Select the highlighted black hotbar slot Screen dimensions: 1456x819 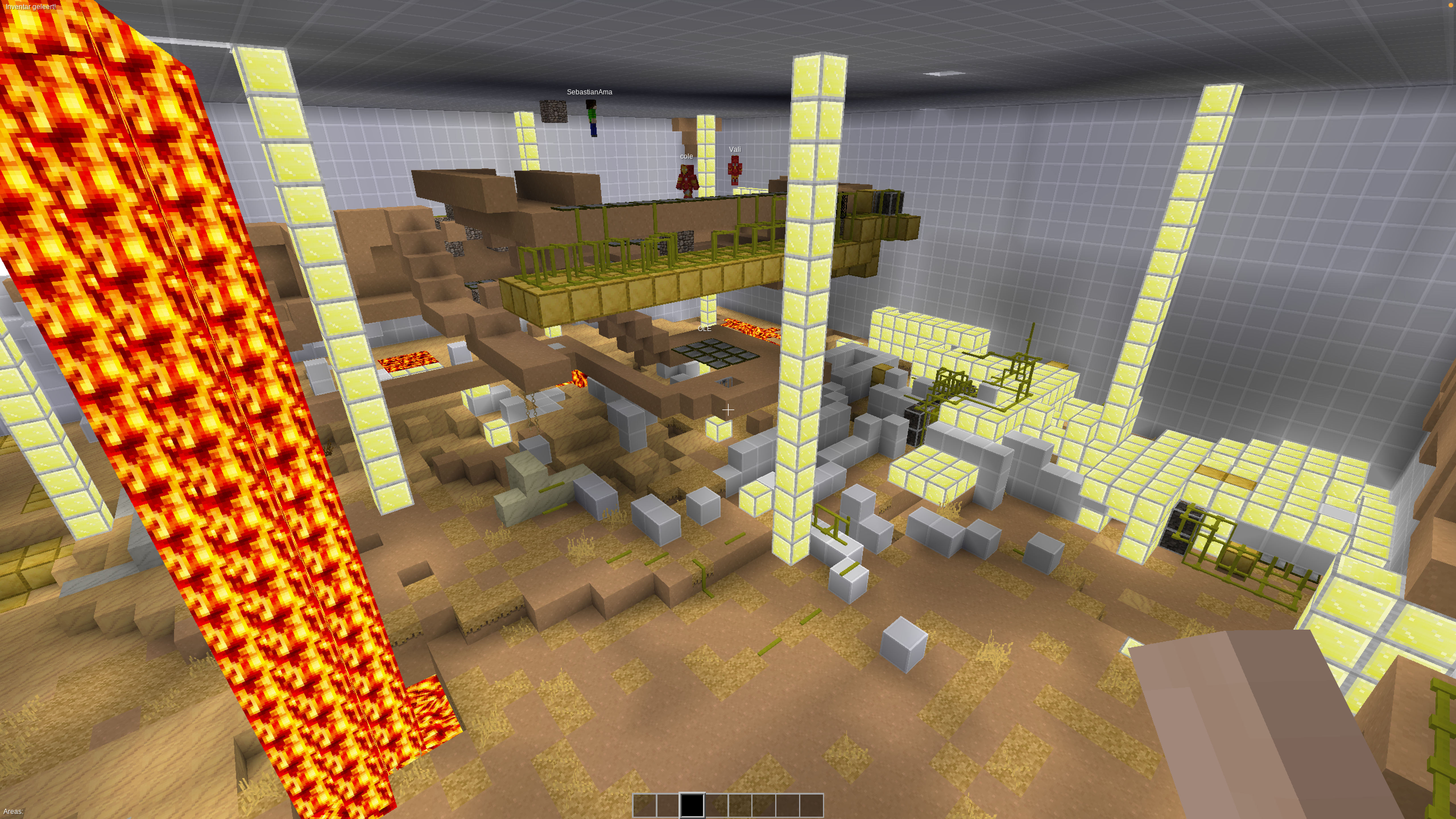point(692,805)
